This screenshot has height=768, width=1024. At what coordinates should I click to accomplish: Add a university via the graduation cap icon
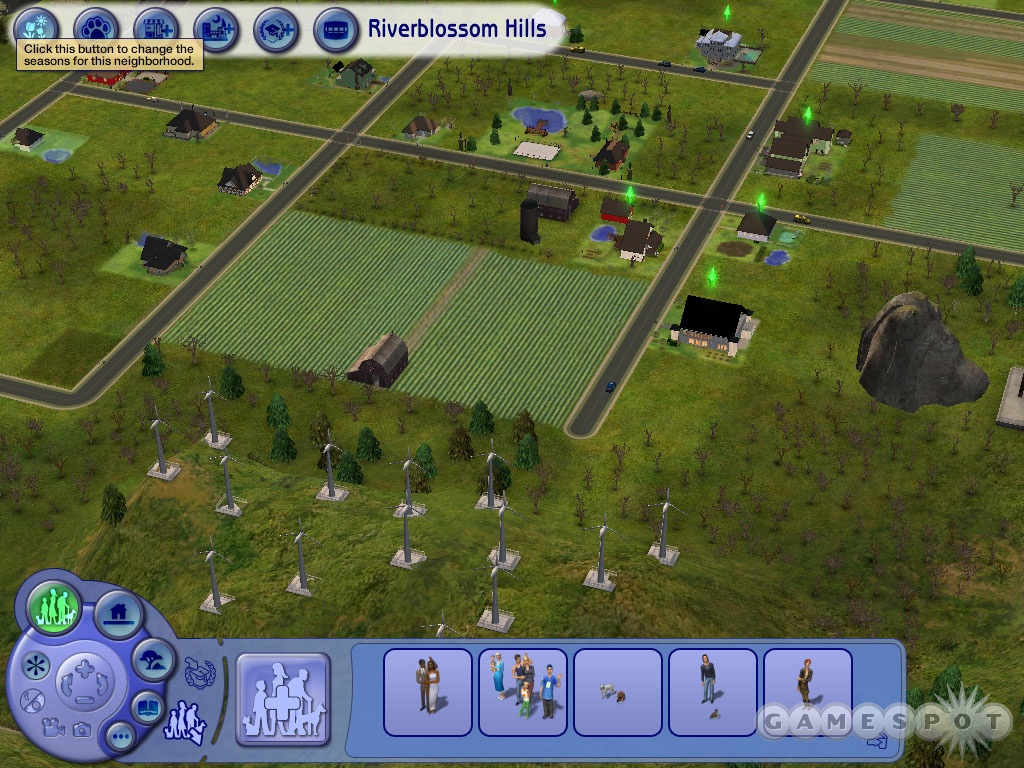275,28
